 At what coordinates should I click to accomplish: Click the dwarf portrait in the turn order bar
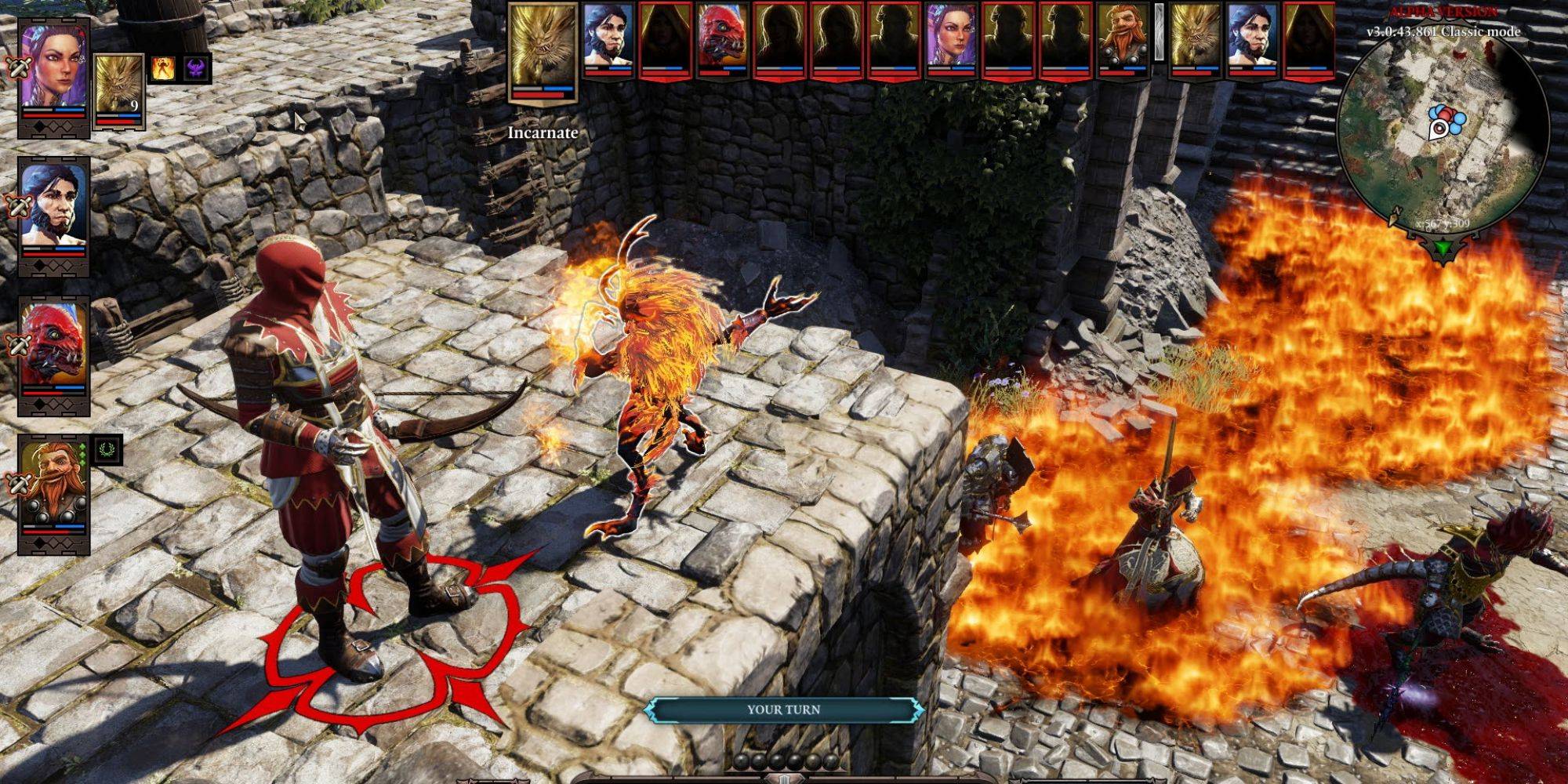coord(1123,39)
